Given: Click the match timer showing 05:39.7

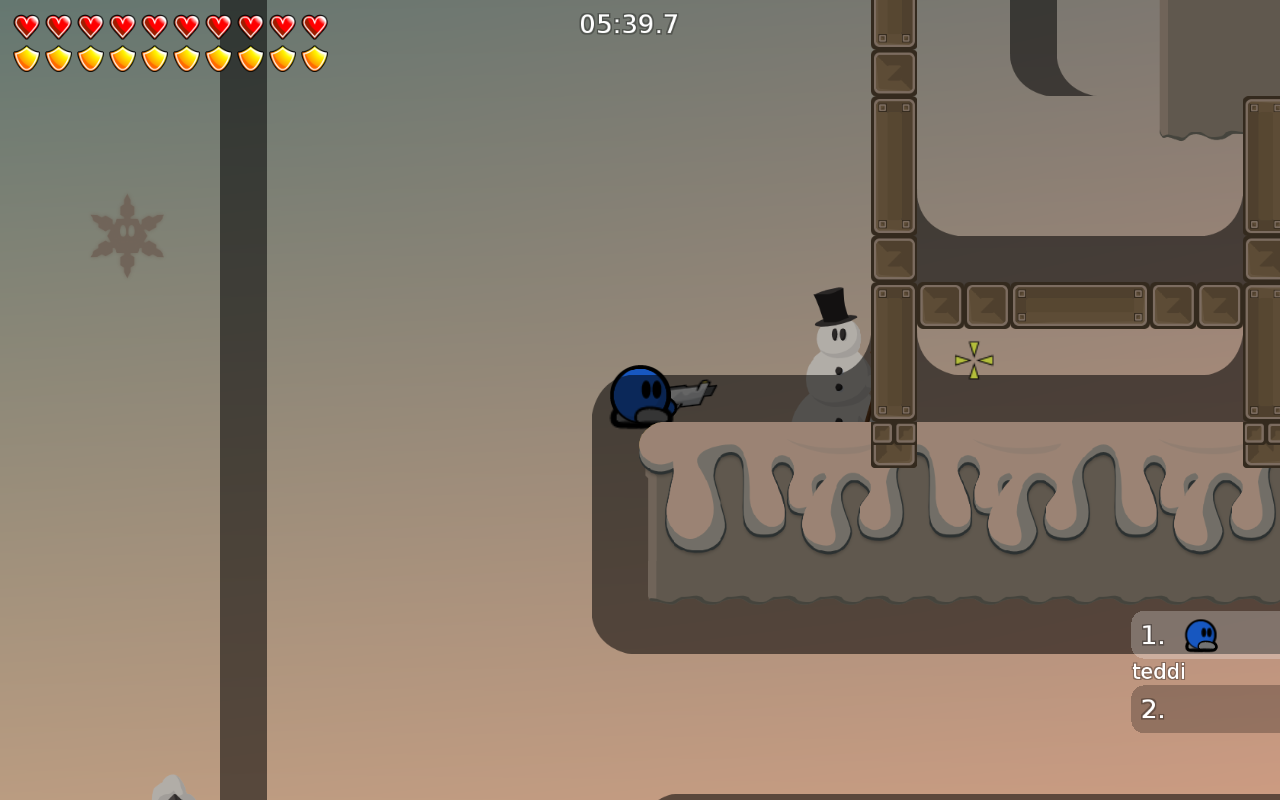Looking at the screenshot, I should point(629,23).
